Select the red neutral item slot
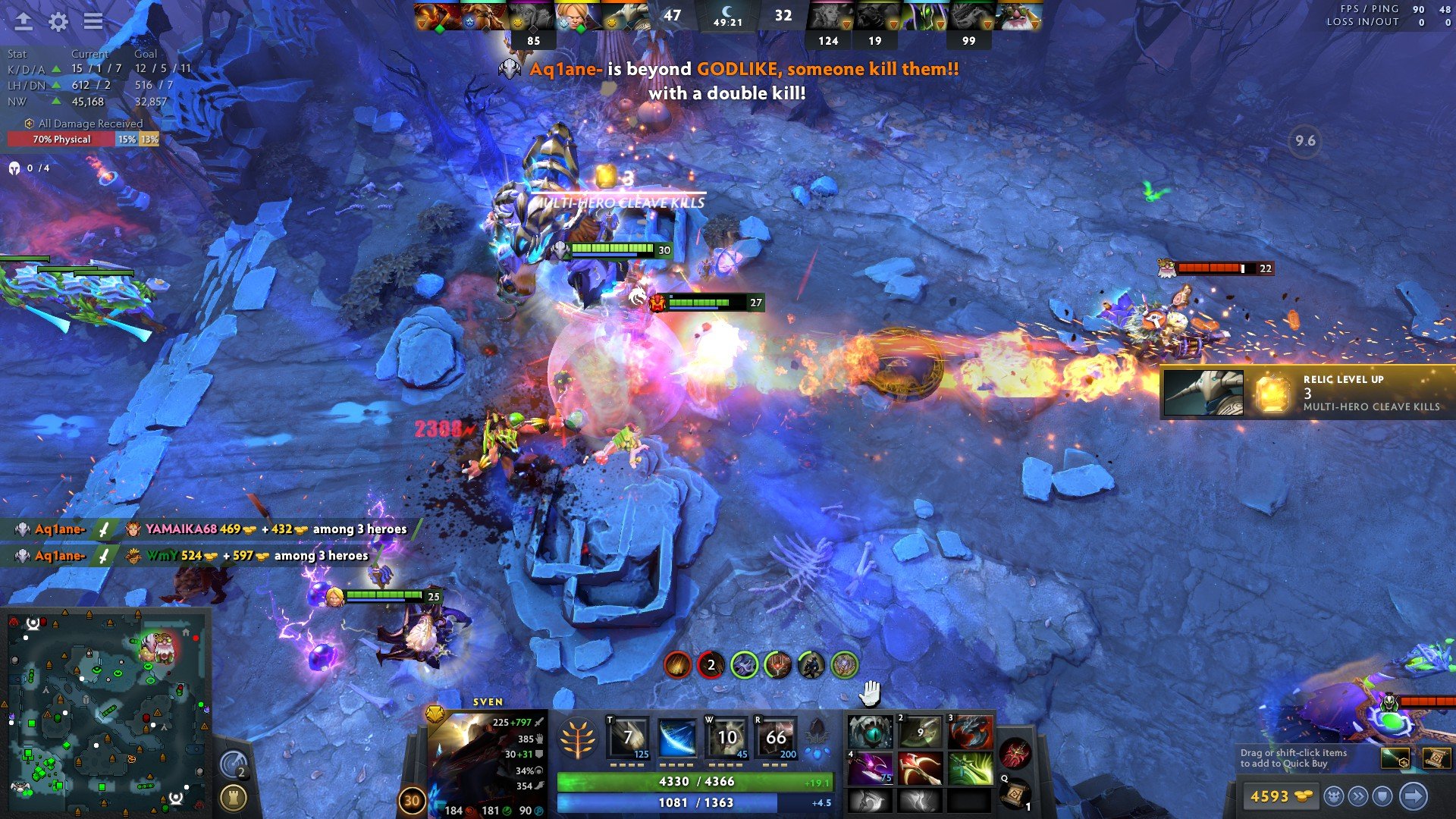The height and width of the screenshot is (819, 1456). (1015, 753)
